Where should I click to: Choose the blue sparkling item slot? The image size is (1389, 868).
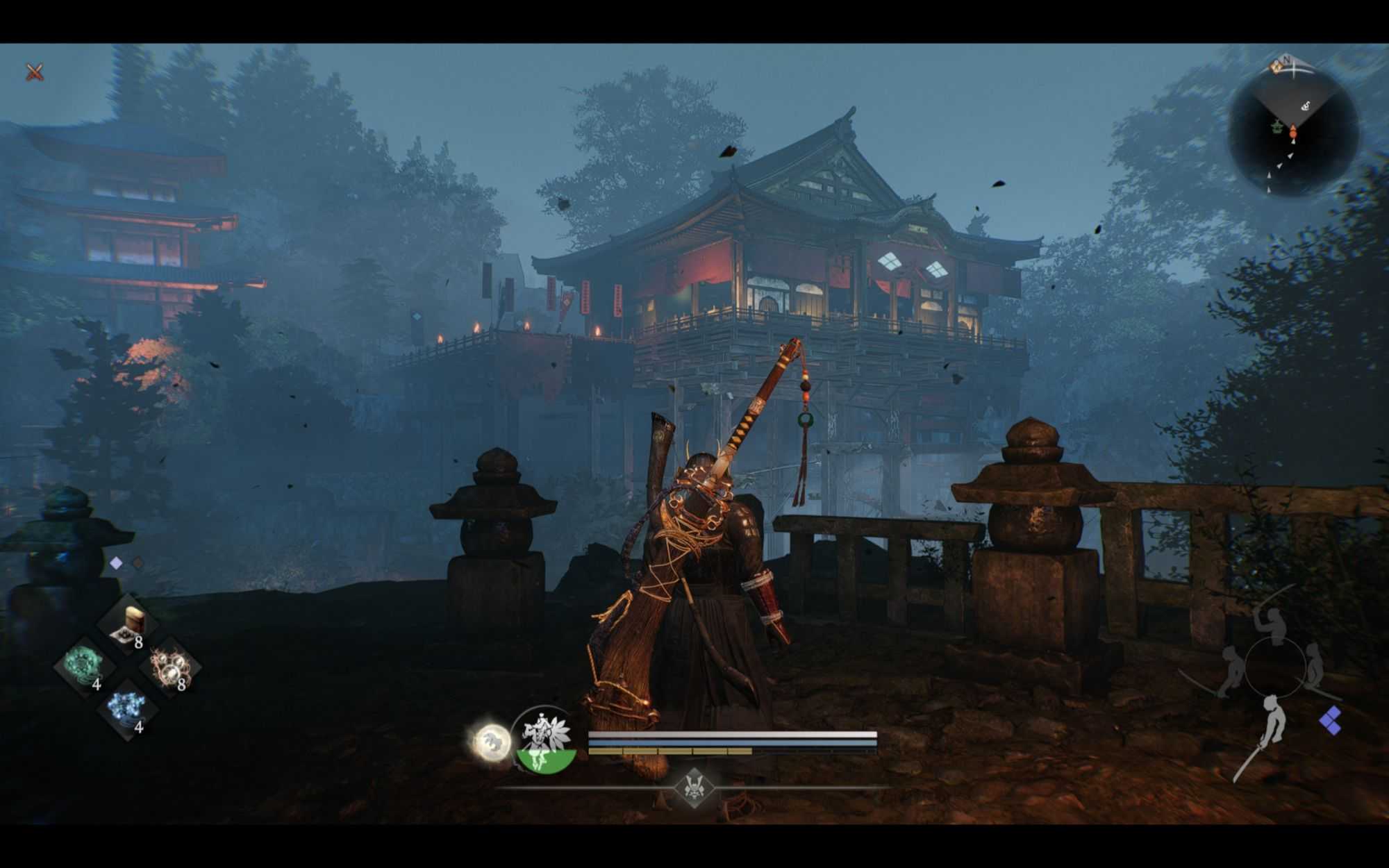point(127,708)
